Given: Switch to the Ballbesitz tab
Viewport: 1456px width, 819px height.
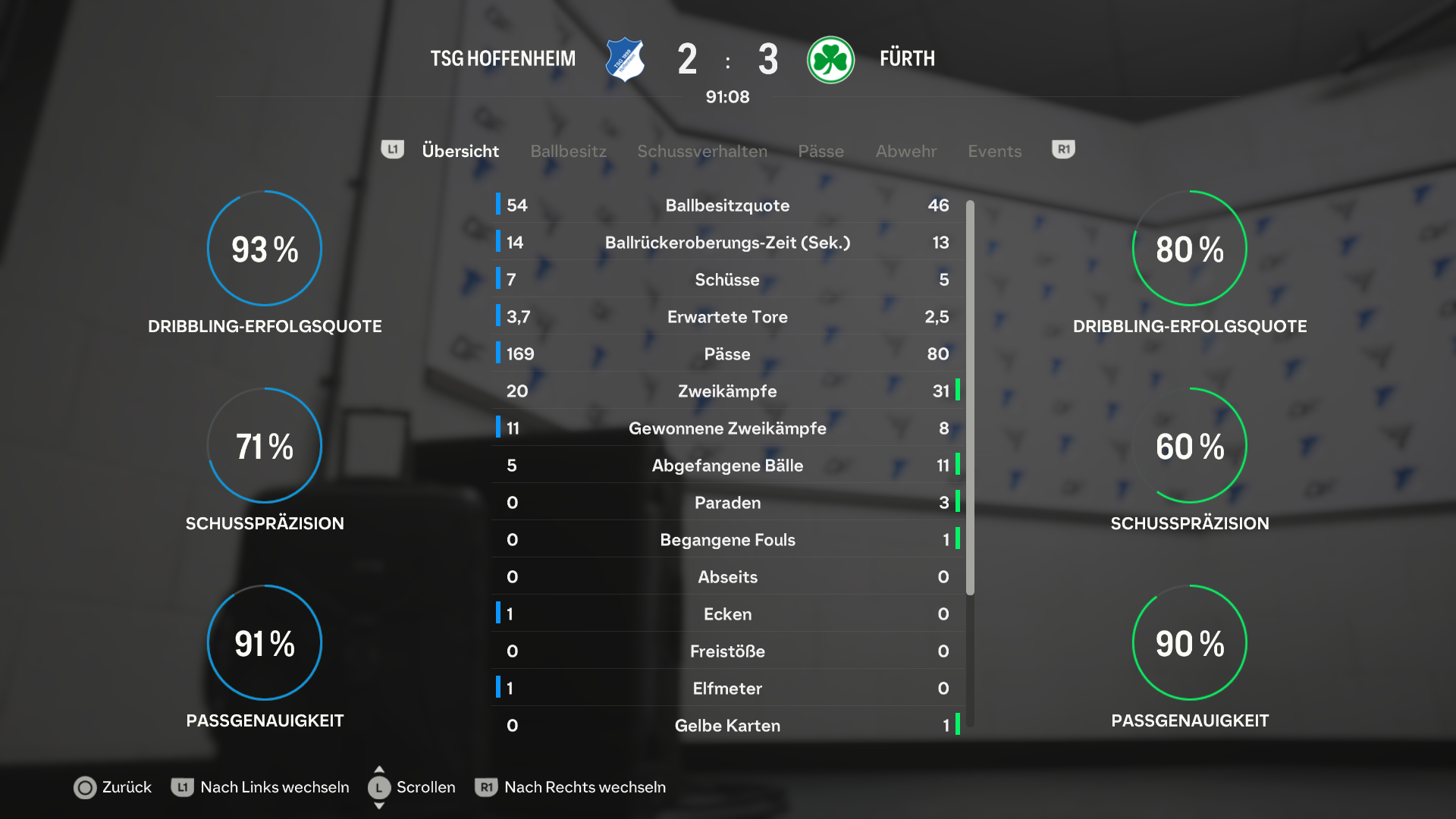Looking at the screenshot, I should [568, 151].
